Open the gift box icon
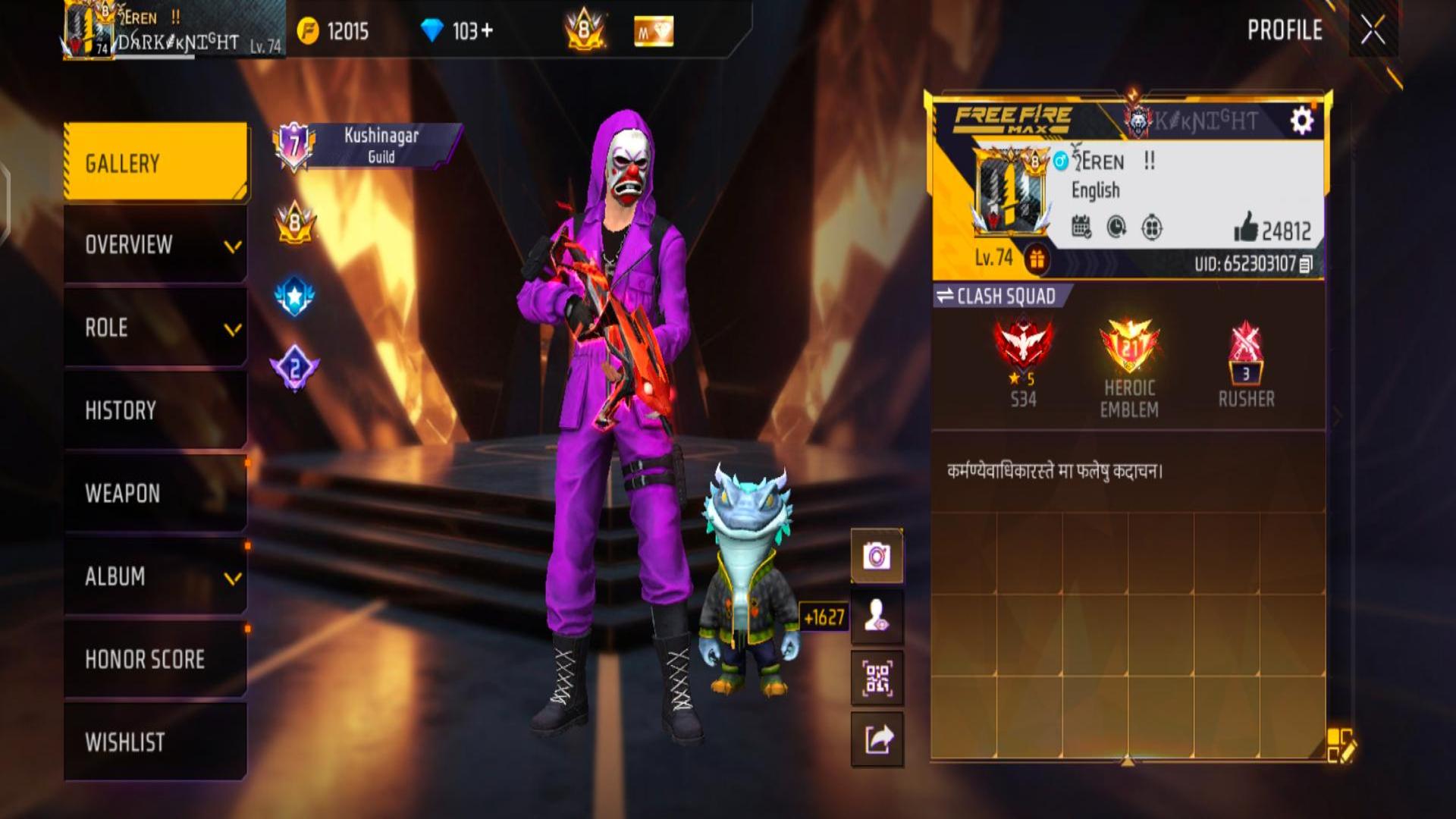 (1036, 259)
